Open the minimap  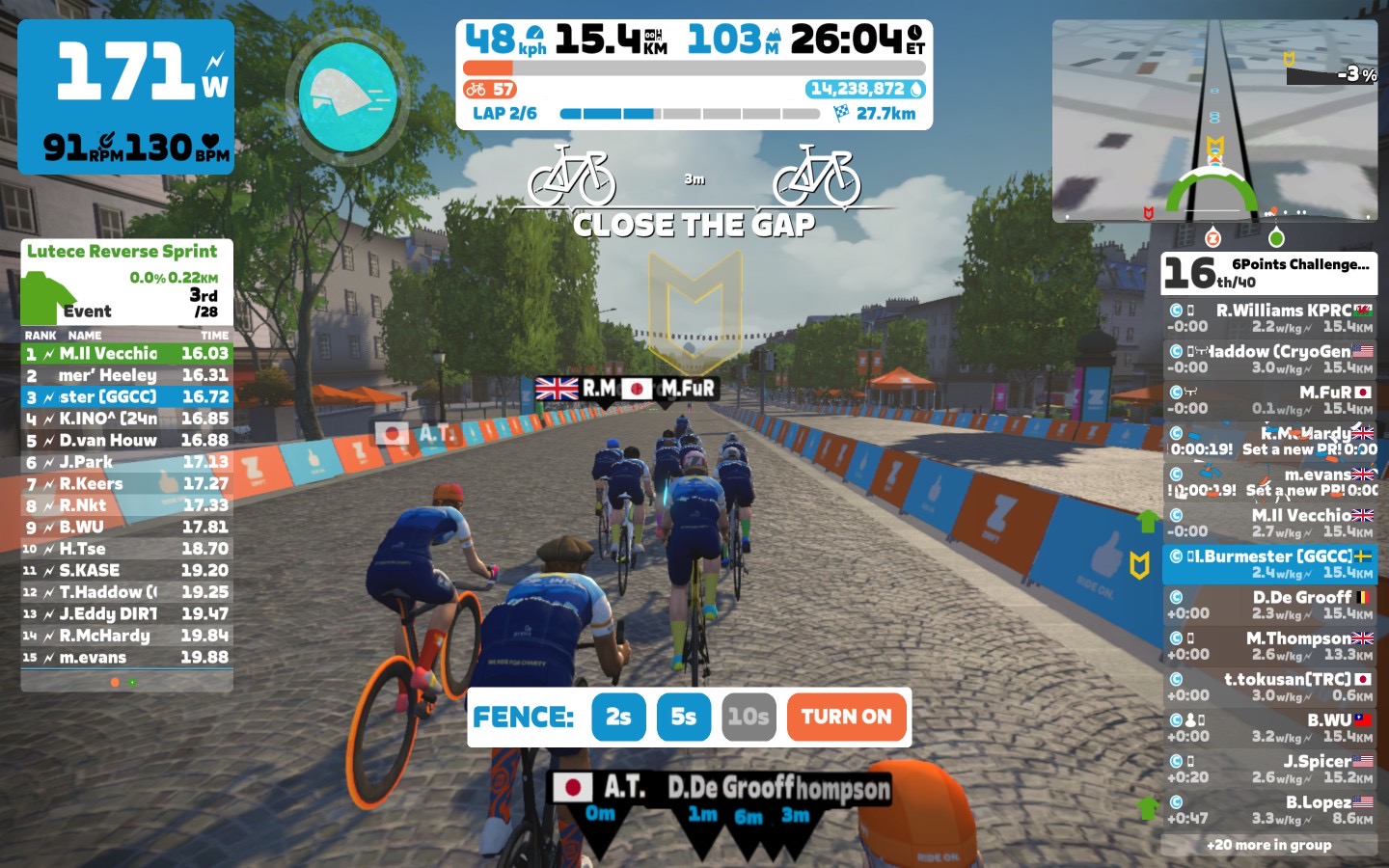click(x=1214, y=121)
